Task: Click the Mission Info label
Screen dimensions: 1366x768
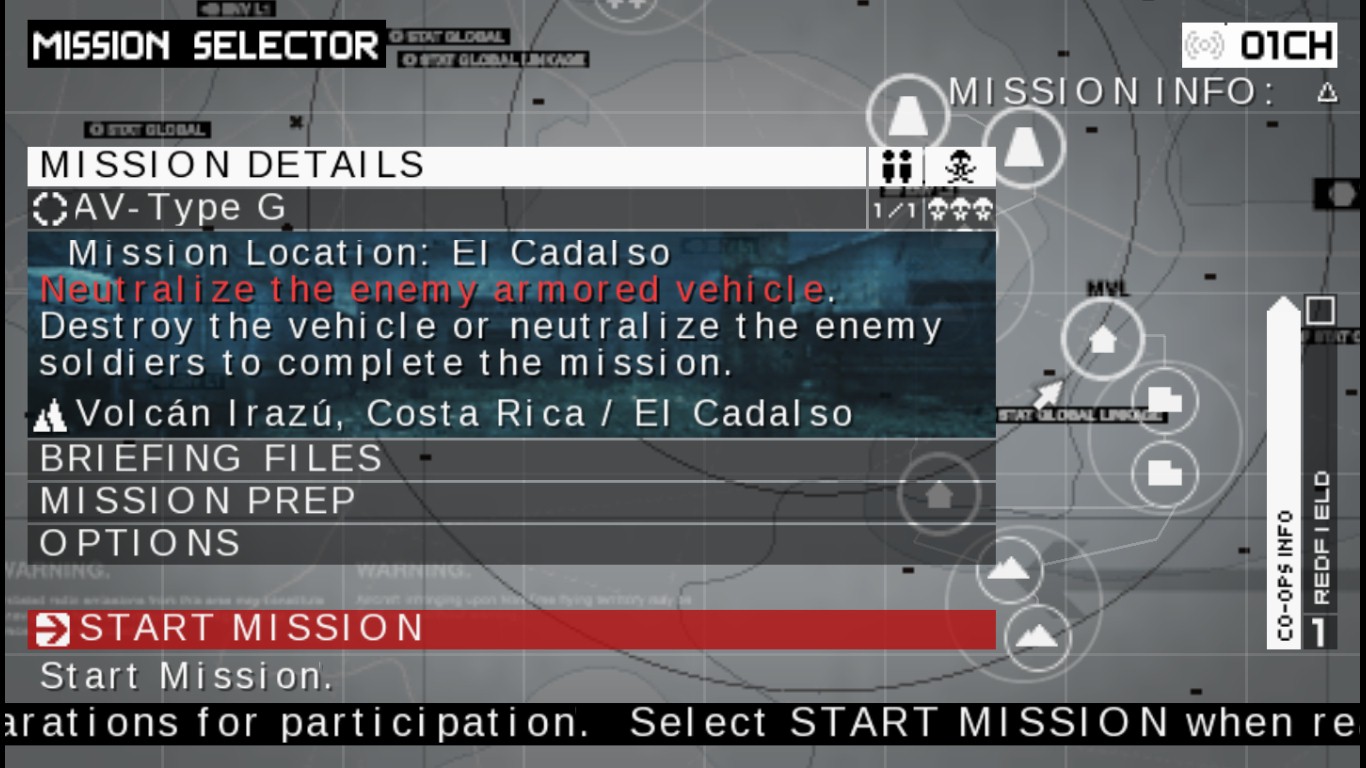Action: [x=1113, y=93]
